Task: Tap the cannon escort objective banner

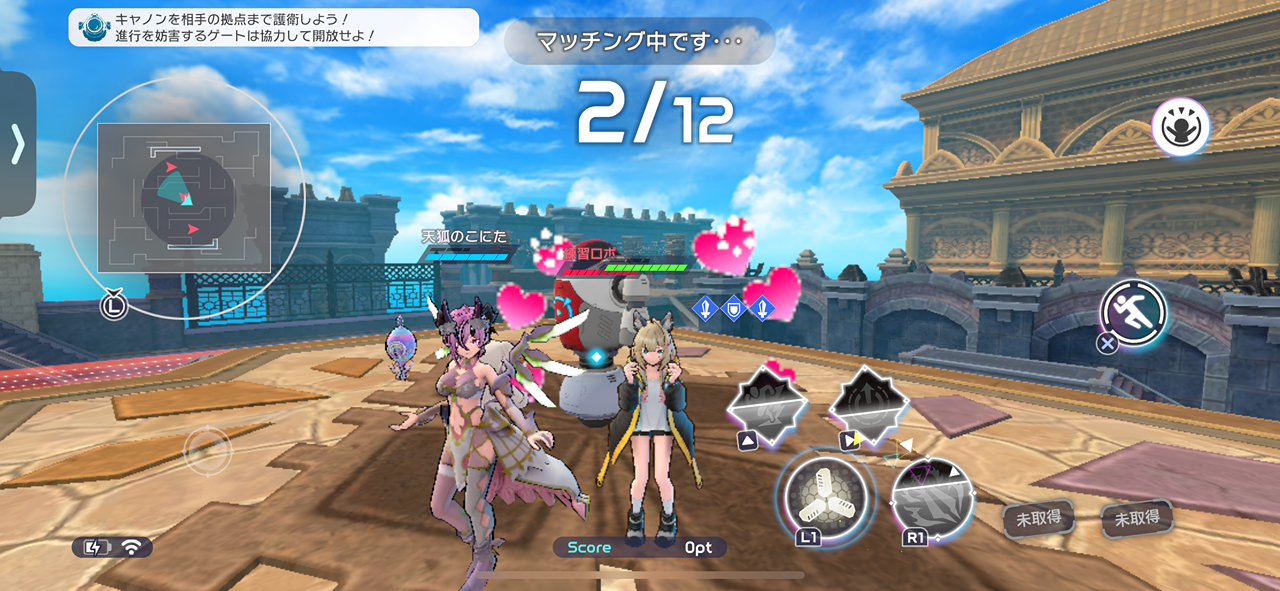Action: 274,27
